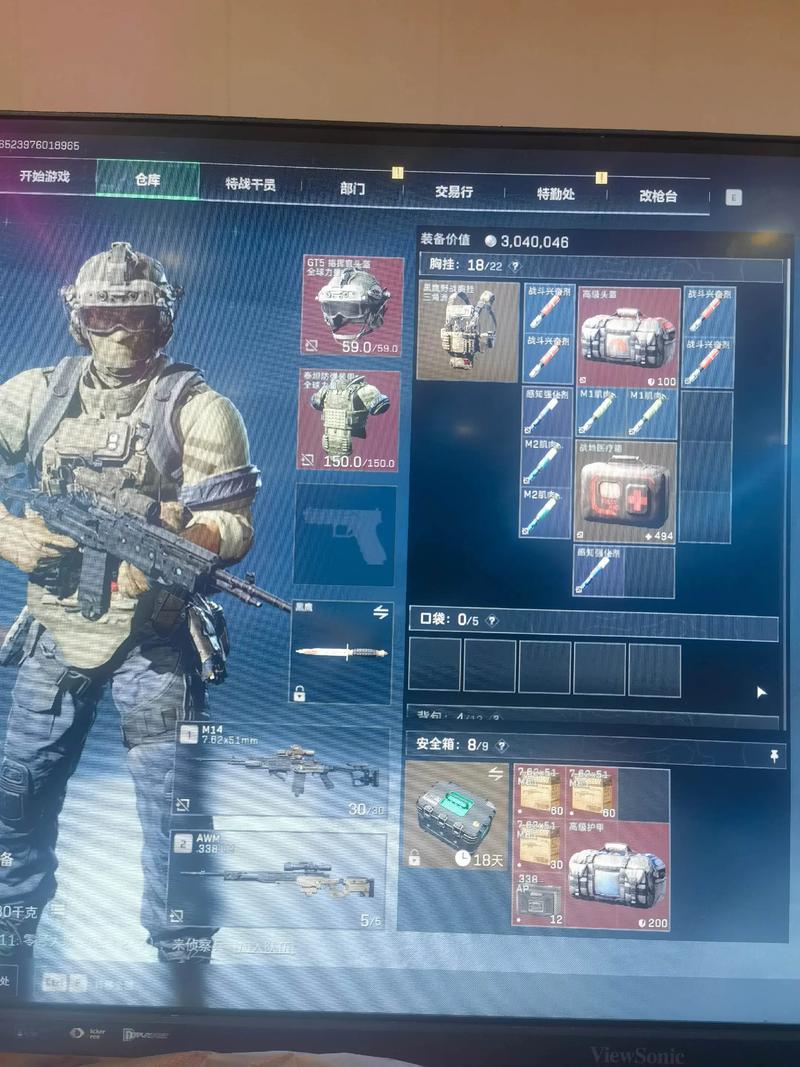The height and width of the screenshot is (1067, 800).
Task: Select the M14 primary weapon slot
Action: [x=282, y=768]
